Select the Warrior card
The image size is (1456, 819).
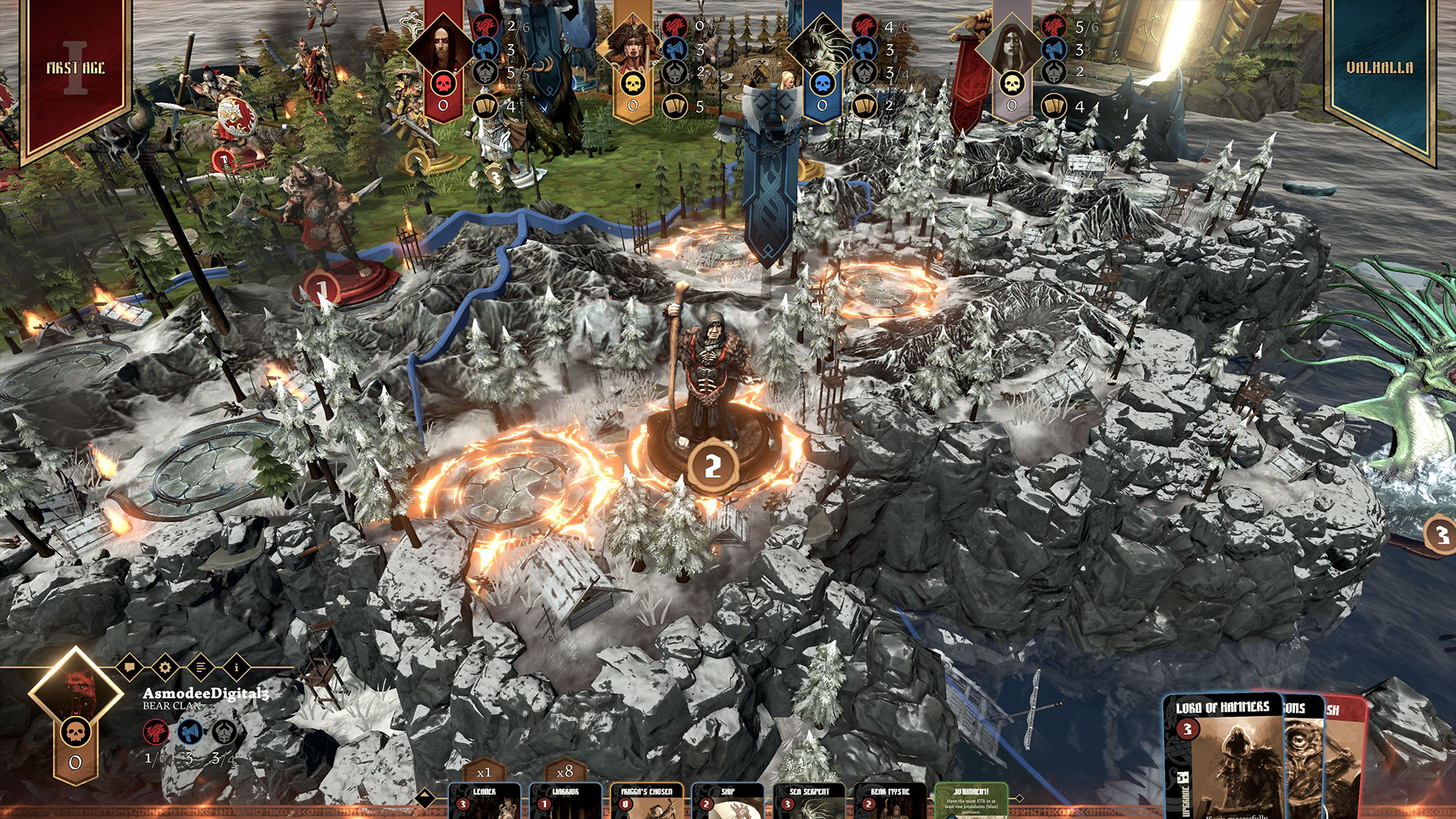click(x=565, y=801)
